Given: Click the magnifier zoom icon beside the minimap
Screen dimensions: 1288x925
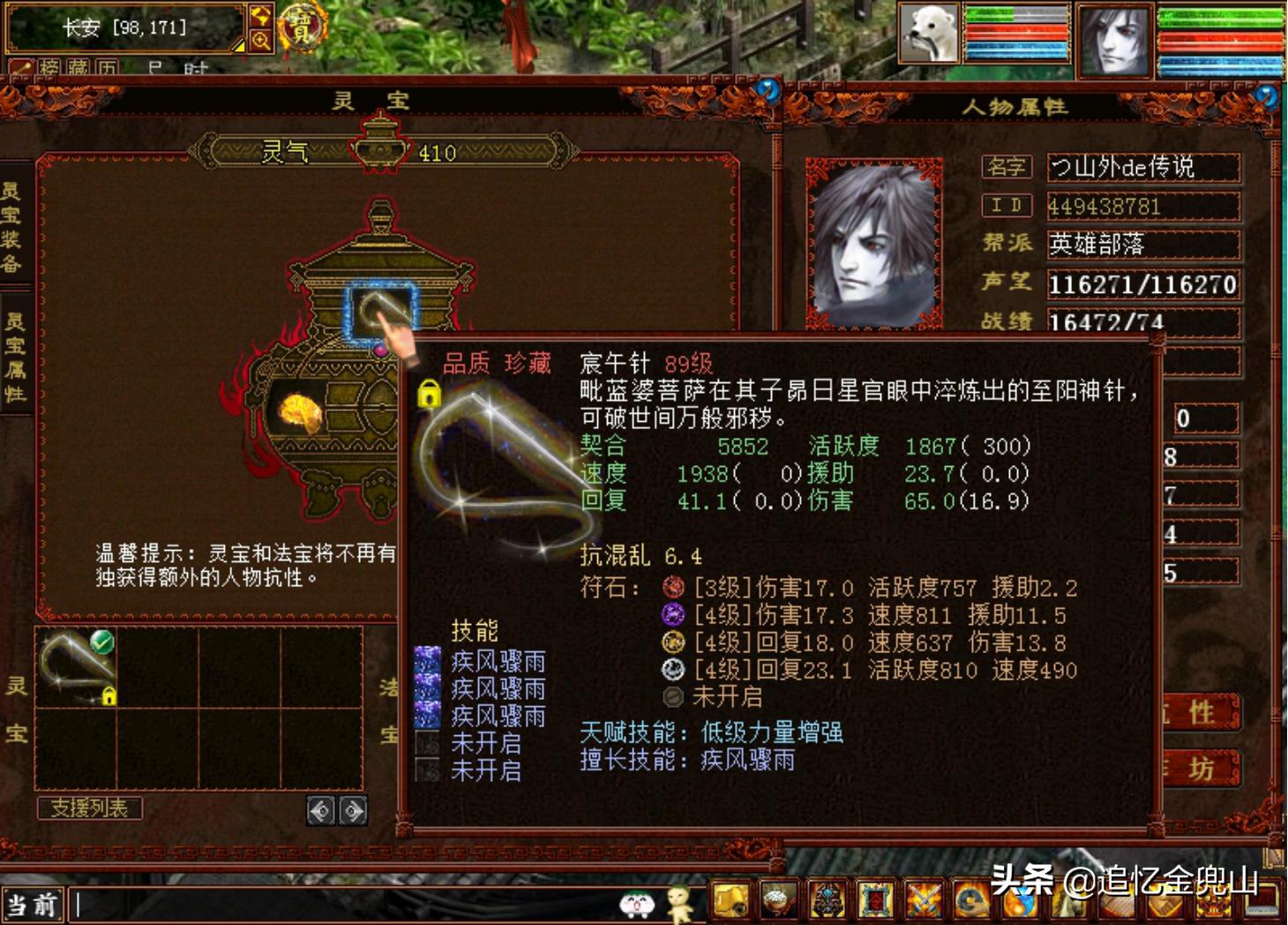Looking at the screenshot, I should [261, 41].
